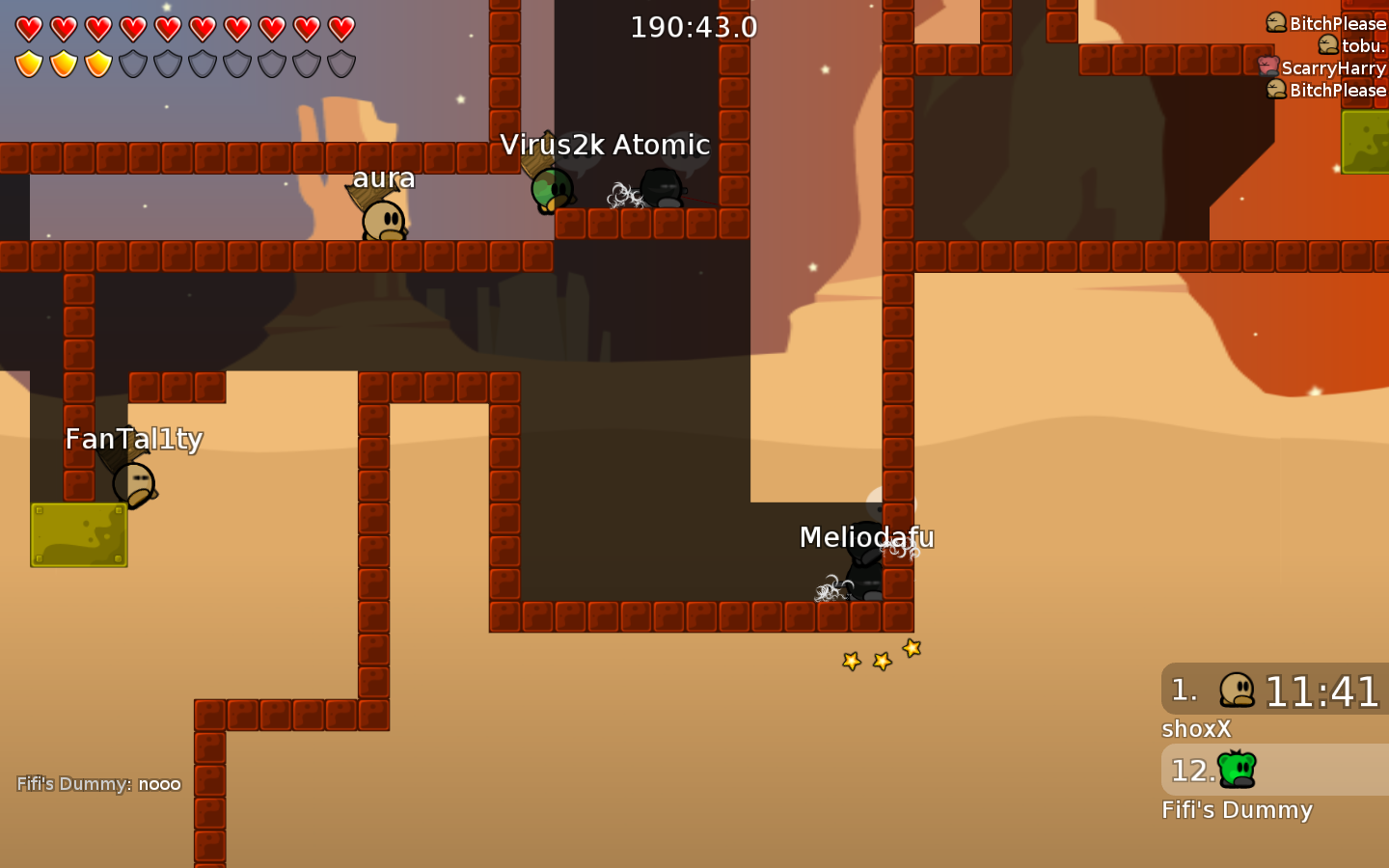Click the chat message reading nooo
This screenshot has width=1389, height=868.
[159, 784]
